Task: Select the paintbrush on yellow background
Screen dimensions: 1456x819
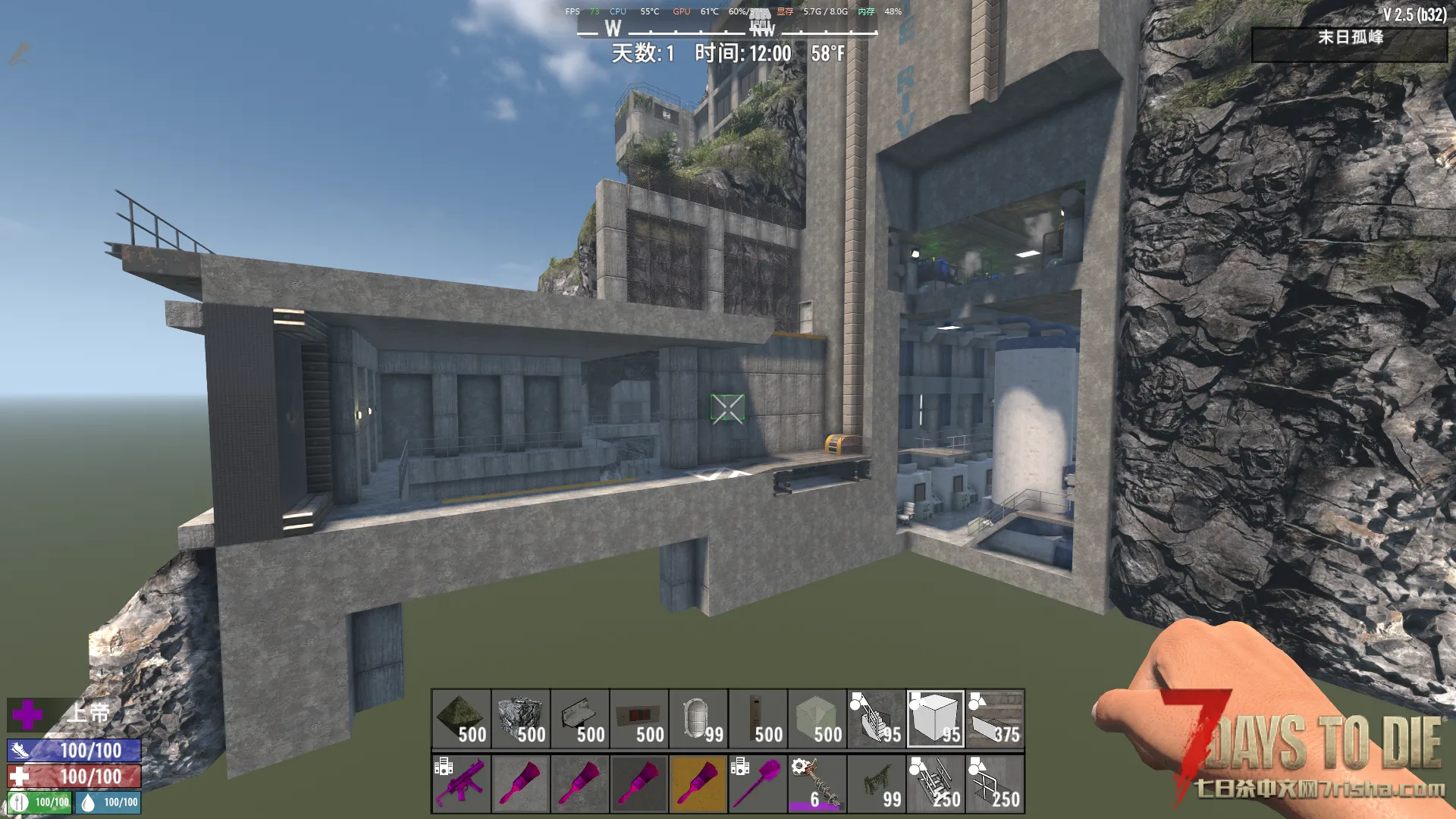Action: pyautogui.click(x=698, y=783)
